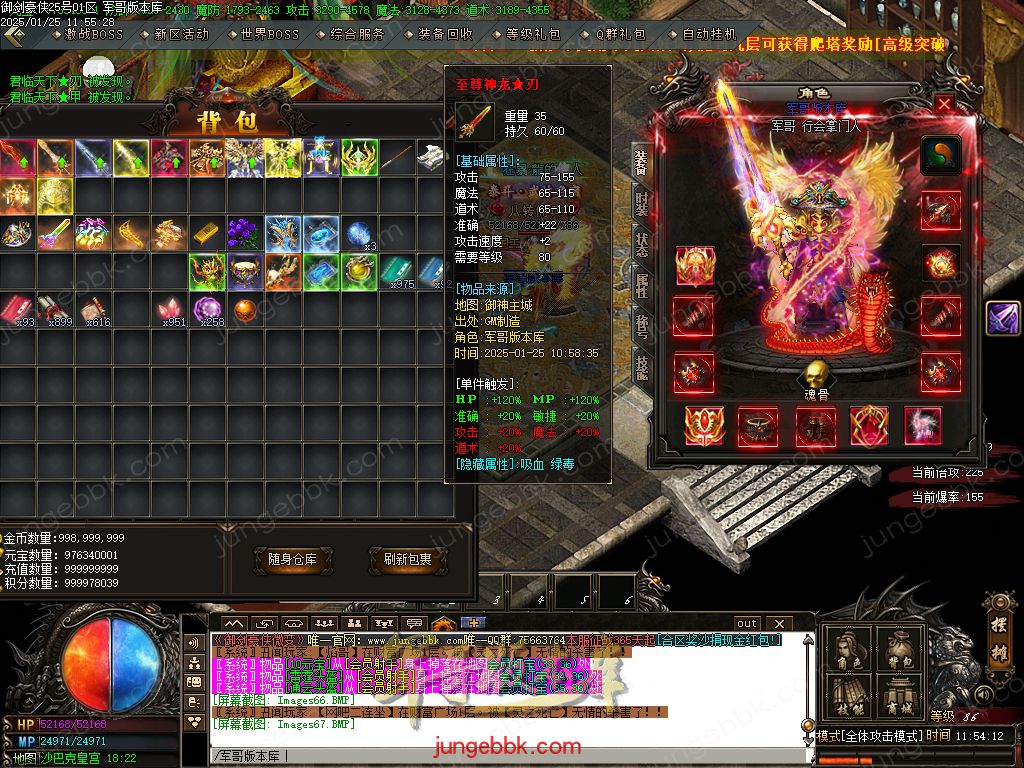Click the 刷新包裹 refresh bag button
The width and height of the screenshot is (1024, 768).
(407, 560)
